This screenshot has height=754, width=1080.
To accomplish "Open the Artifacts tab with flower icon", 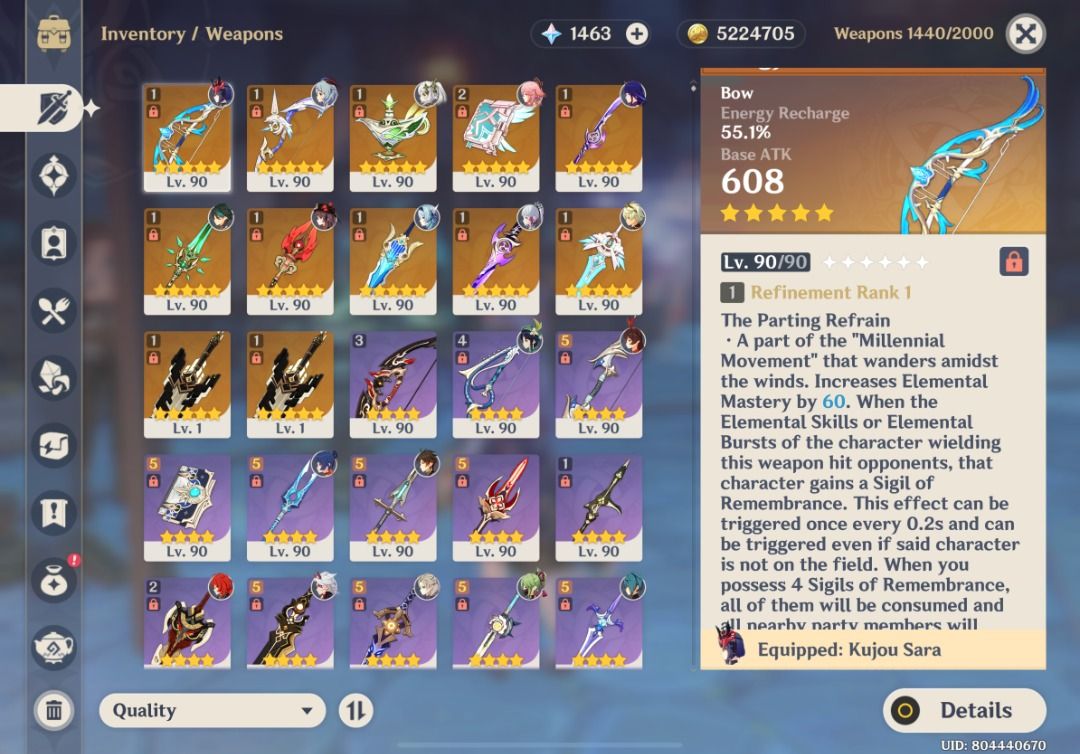I will [54, 176].
